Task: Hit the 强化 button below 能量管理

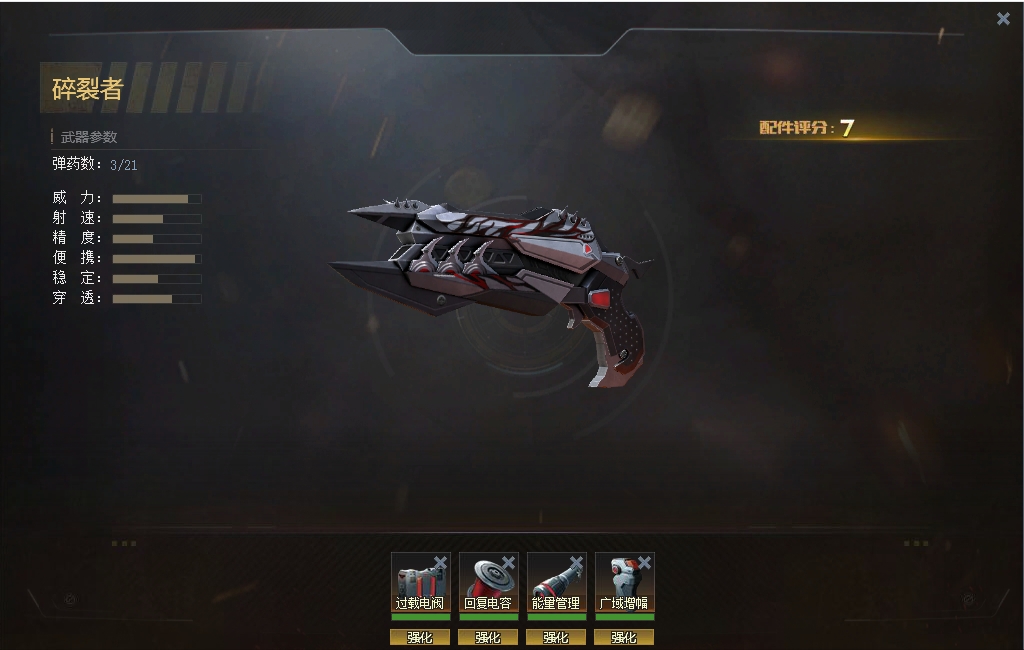Action: pyautogui.click(x=556, y=637)
